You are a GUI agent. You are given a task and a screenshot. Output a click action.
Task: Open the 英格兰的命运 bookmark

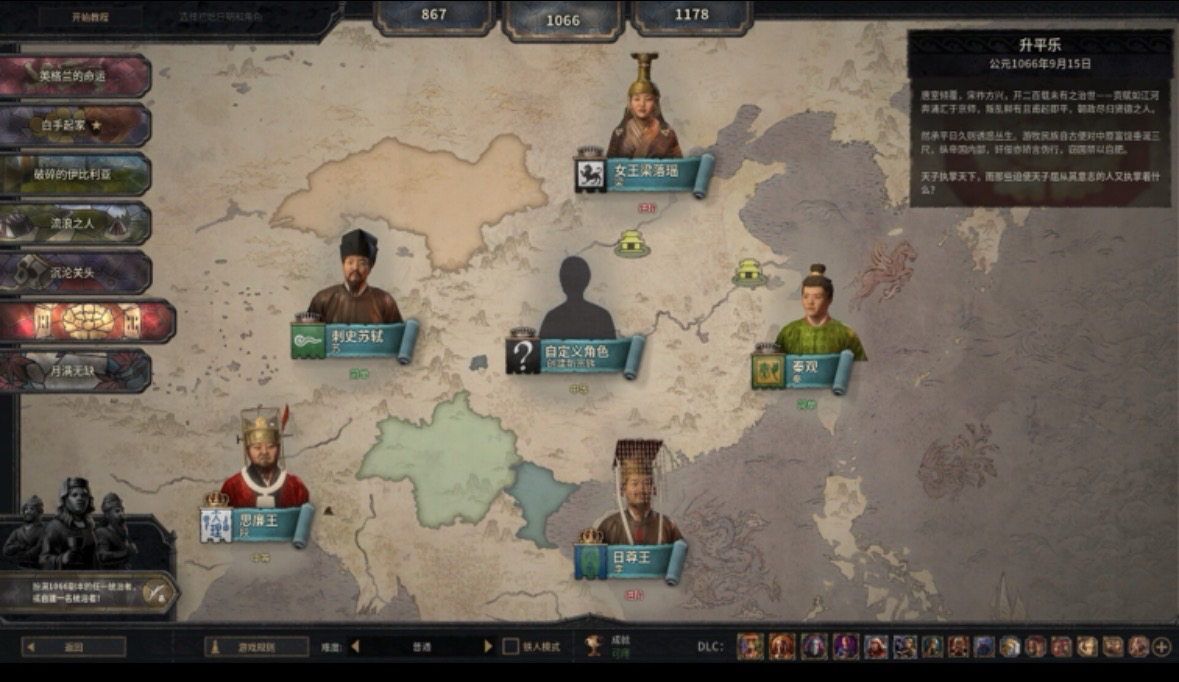pos(74,76)
